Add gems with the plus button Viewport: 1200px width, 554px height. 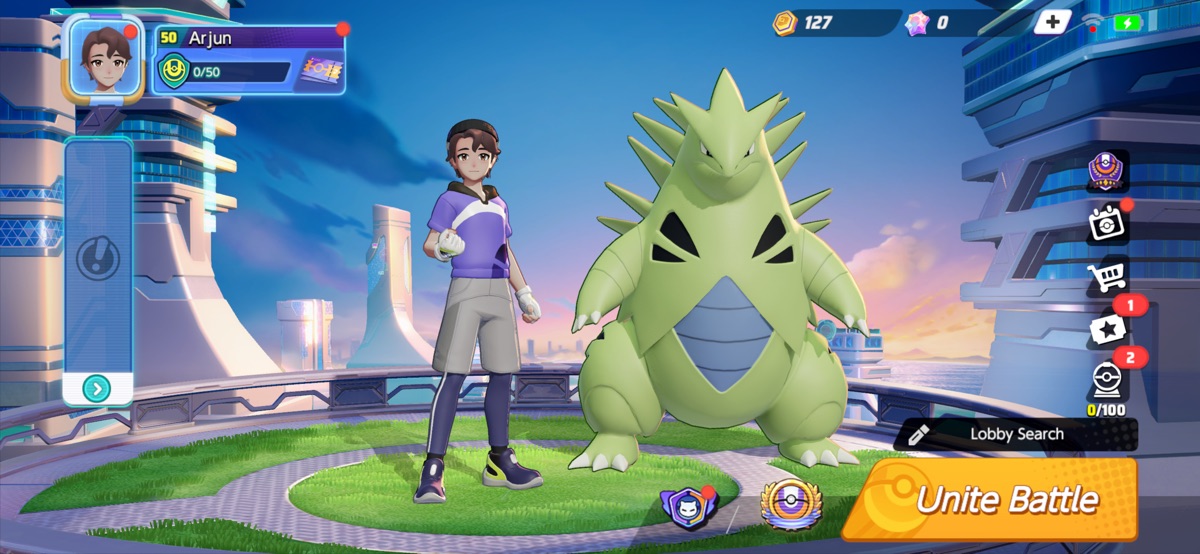(1051, 22)
